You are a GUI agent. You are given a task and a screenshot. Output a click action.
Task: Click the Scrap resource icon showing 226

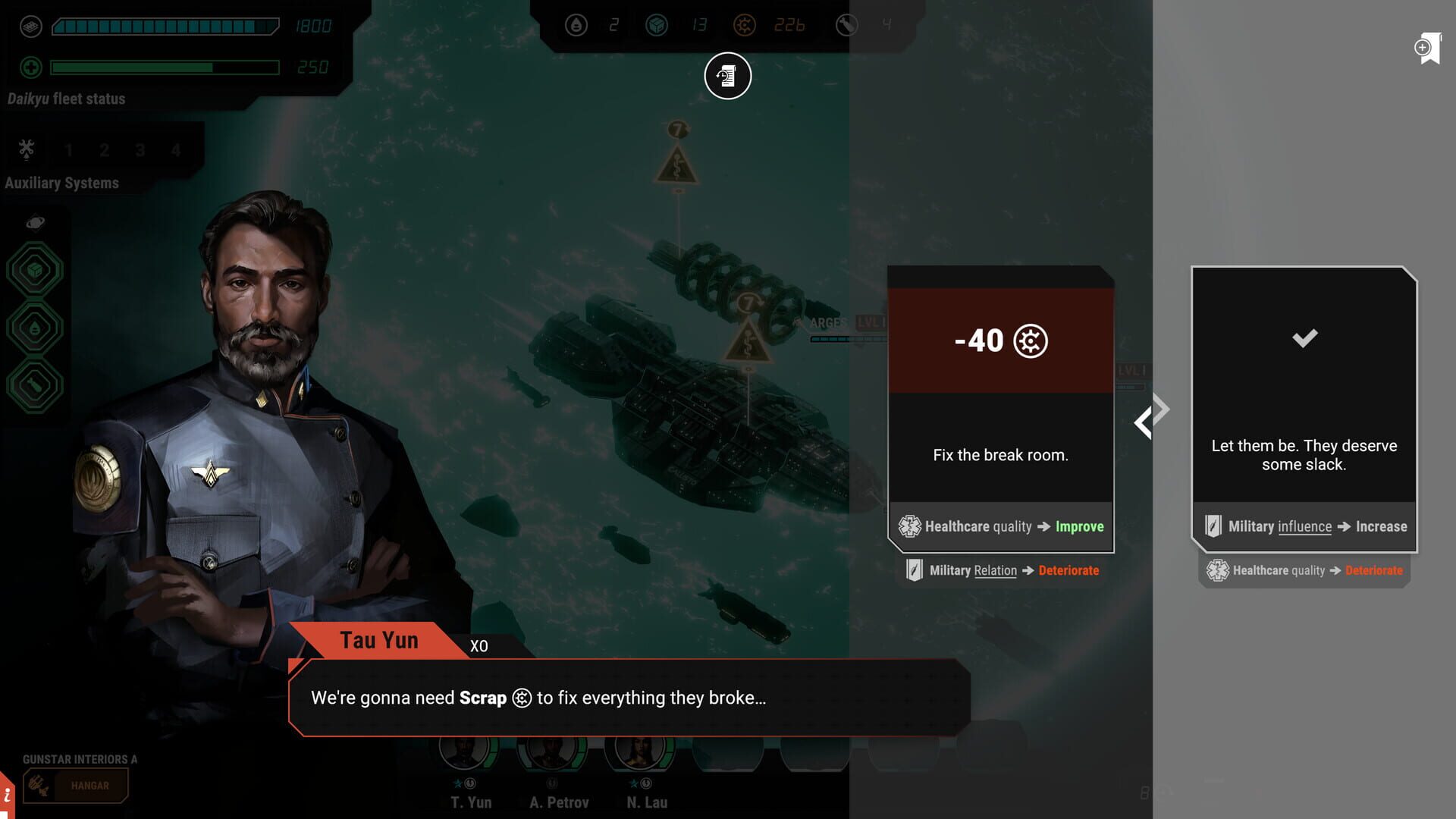pos(745,25)
